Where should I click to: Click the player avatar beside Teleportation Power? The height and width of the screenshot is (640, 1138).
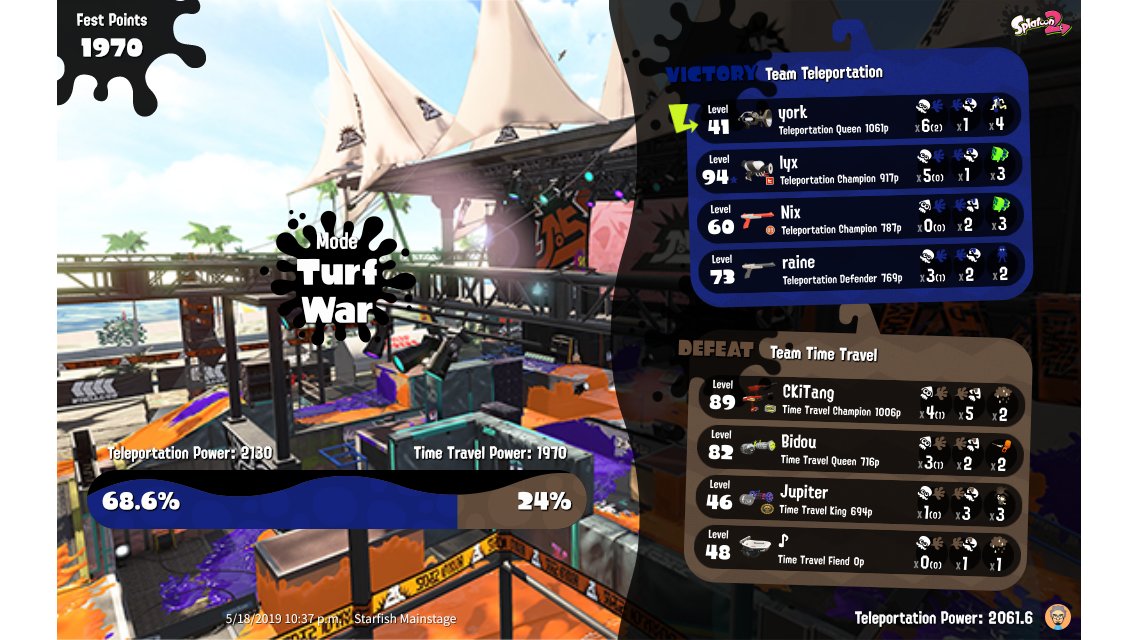(1058, 616)
